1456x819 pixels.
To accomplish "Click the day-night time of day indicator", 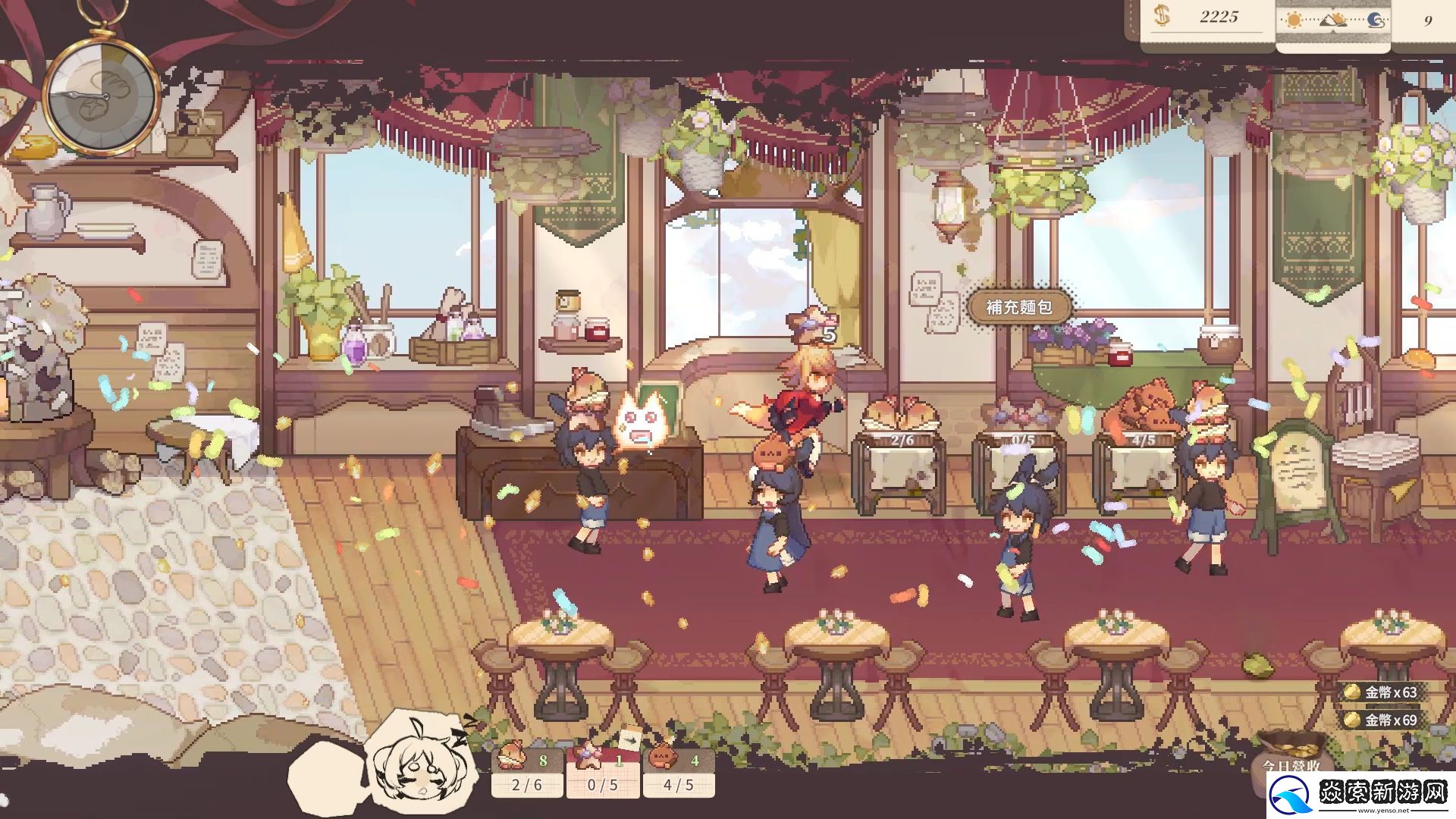I will point(1332,20).
